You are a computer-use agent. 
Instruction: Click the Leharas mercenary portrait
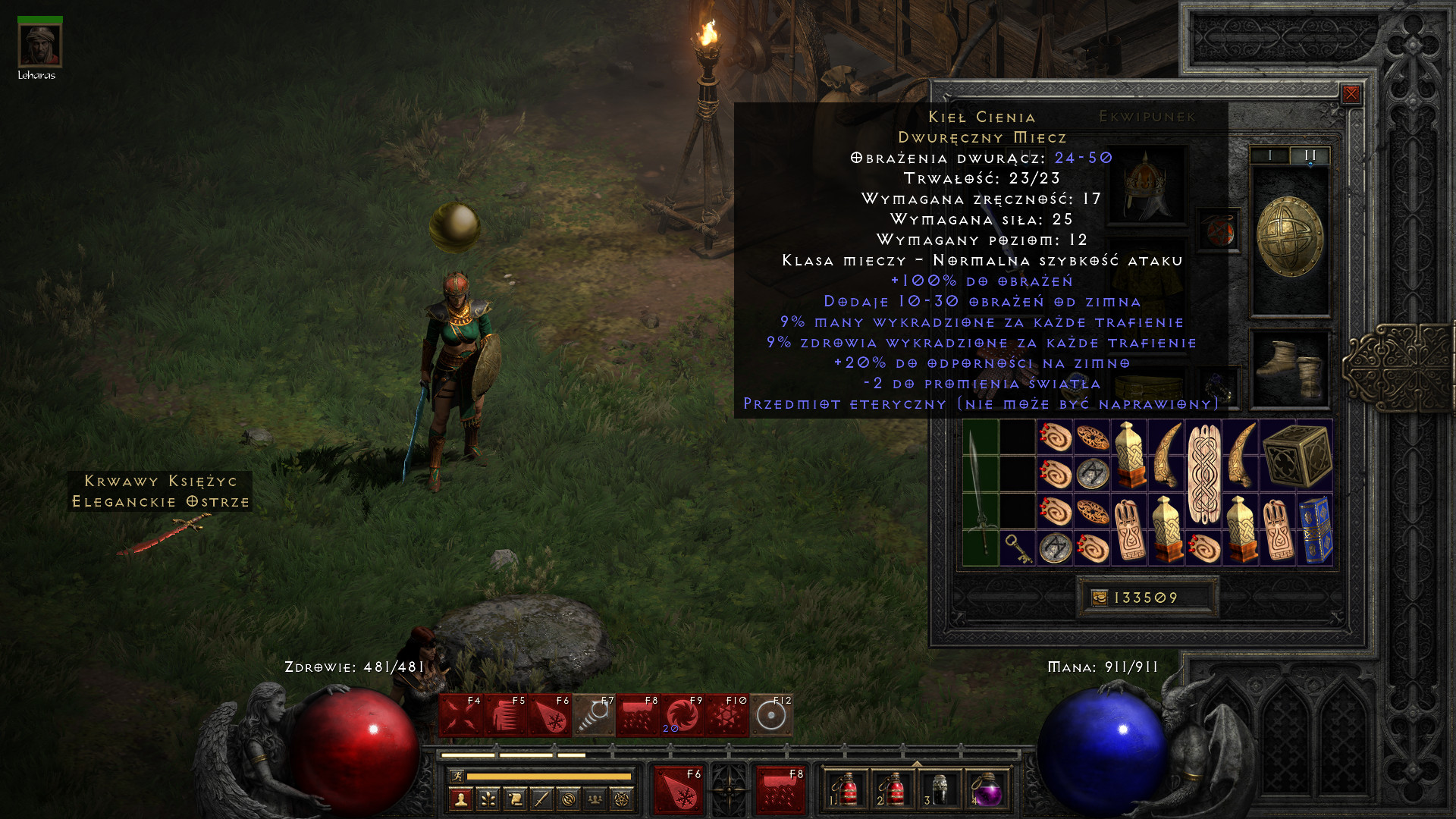coord(39,45)
